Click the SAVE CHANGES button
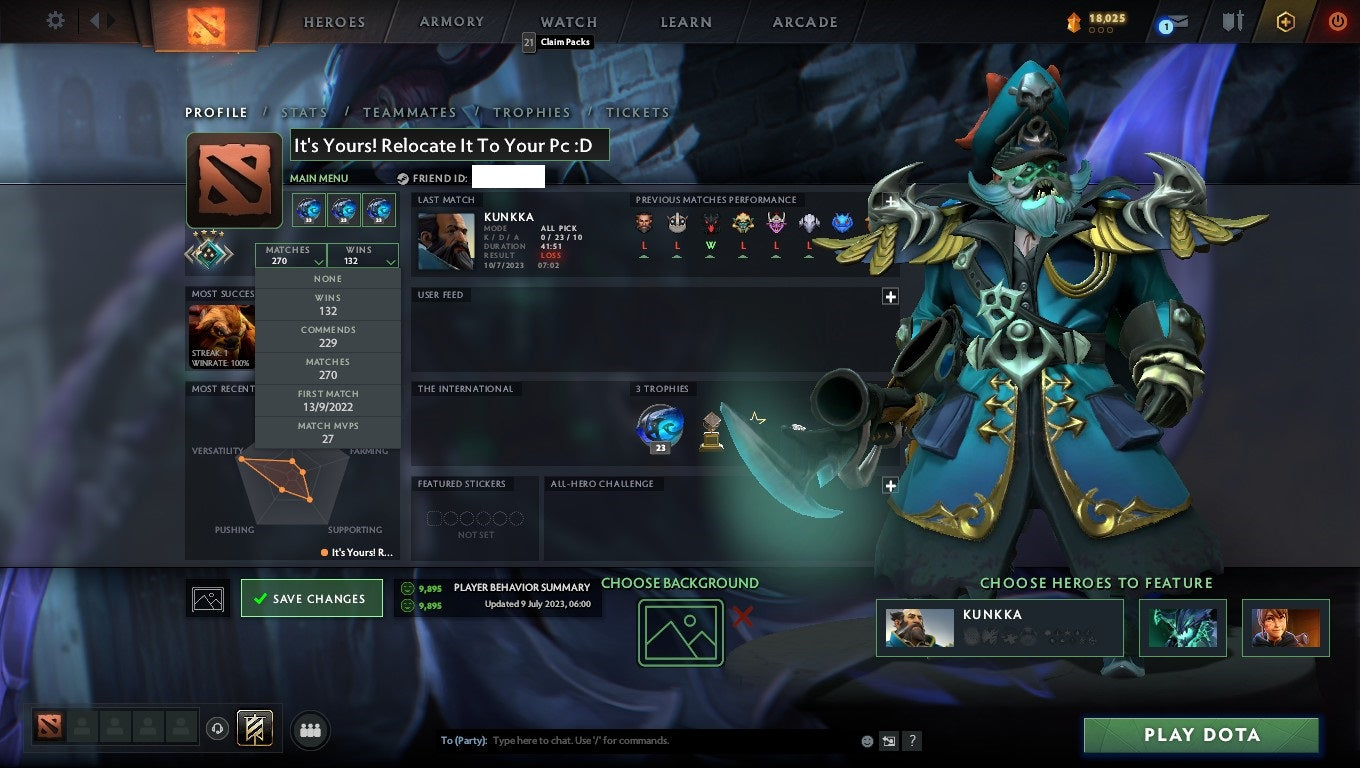The height and width of the screenshot is (768, 1360). pyautogui.click(x=311, y=597)
